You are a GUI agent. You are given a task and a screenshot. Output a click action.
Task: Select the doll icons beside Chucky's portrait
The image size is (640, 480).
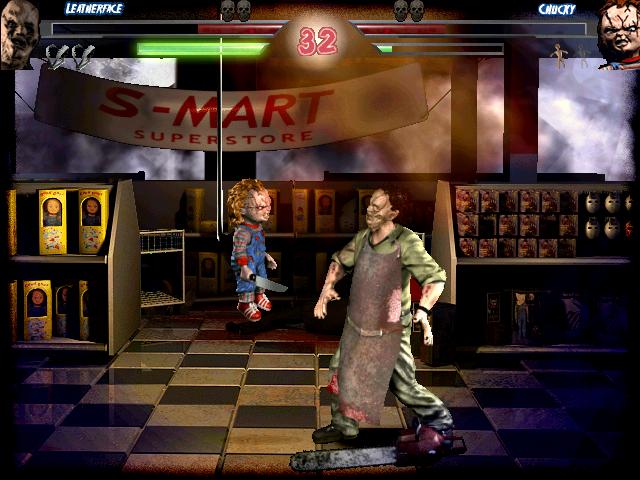(x=572, y=55)
